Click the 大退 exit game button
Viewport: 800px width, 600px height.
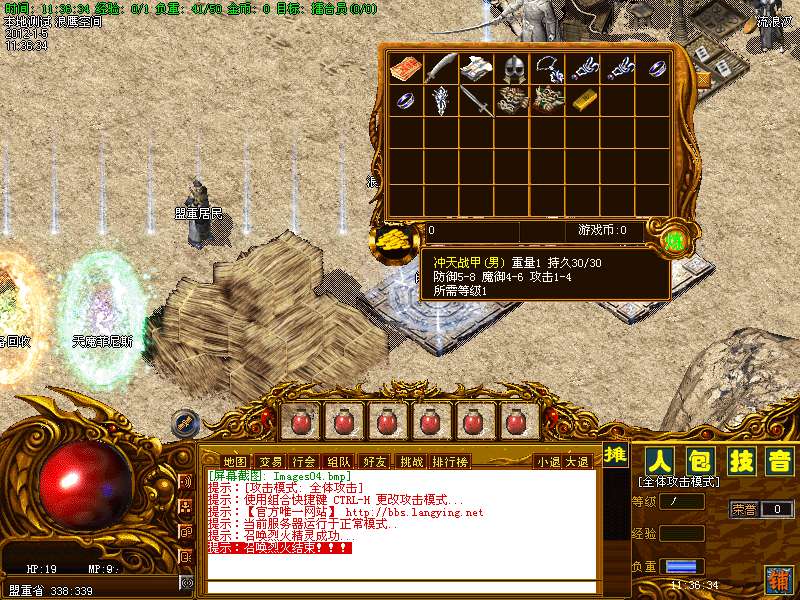pyautogui.click(x=577, y=461)
